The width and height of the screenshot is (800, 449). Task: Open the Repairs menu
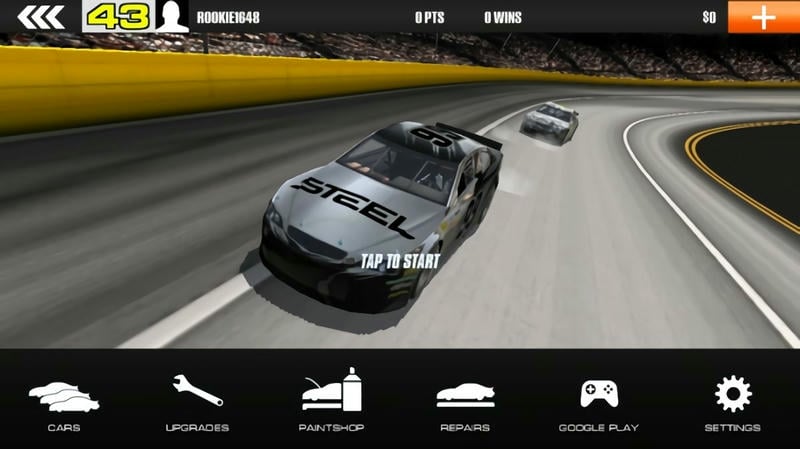click(x=465, y=402)
